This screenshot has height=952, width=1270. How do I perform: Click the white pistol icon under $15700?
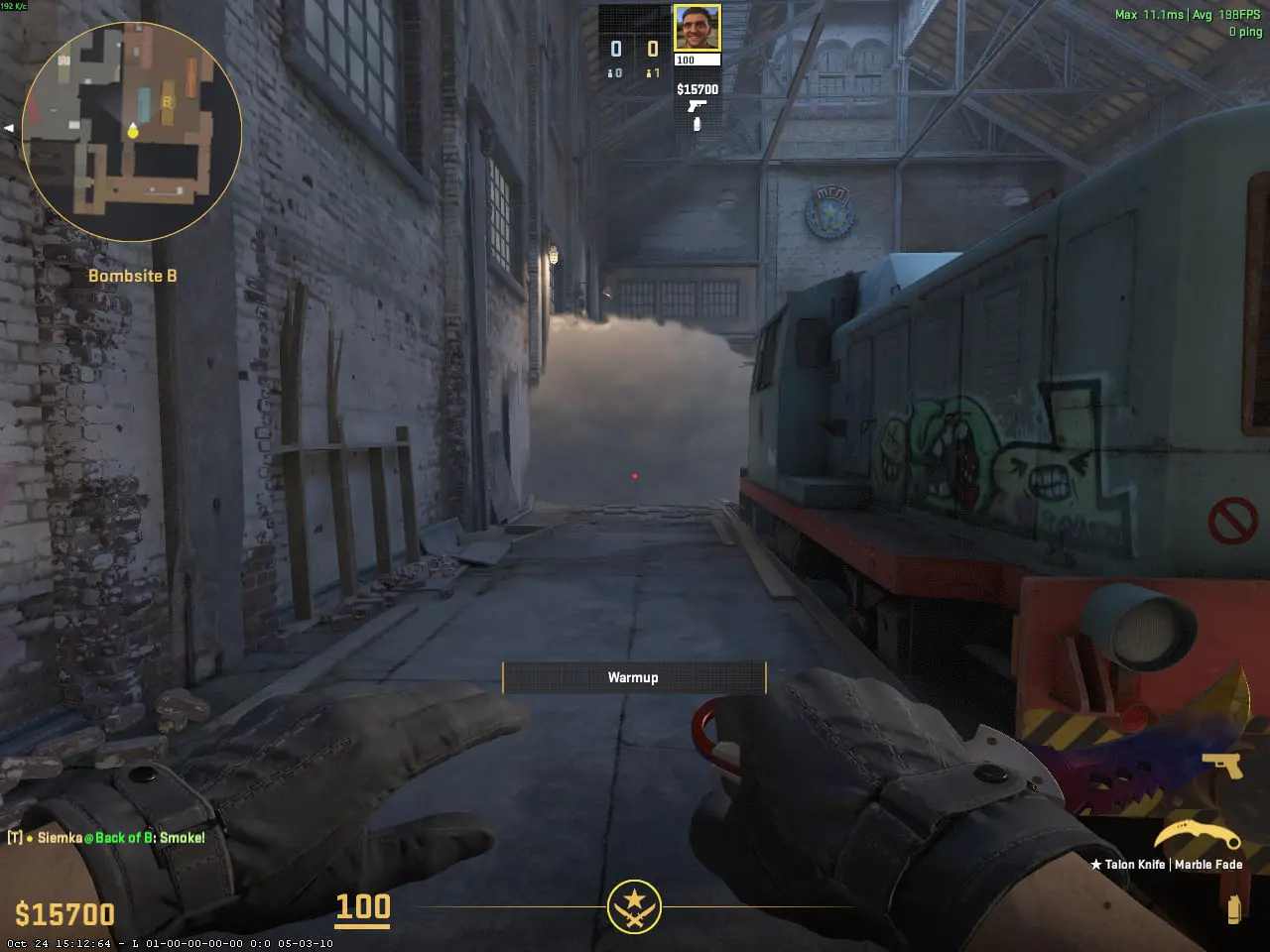(698, 106)
